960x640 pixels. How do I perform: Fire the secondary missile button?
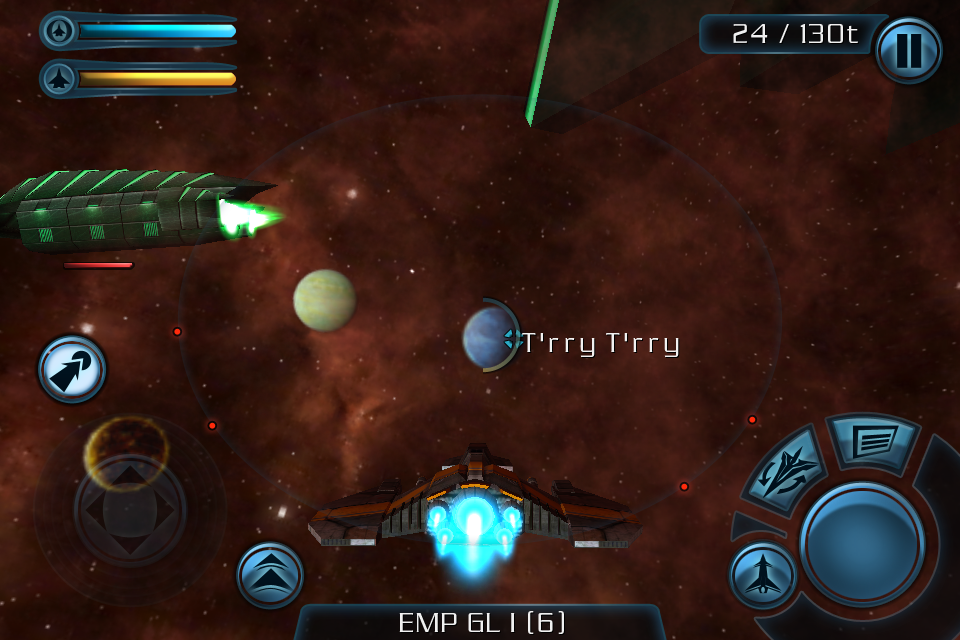tap(72, 369)
